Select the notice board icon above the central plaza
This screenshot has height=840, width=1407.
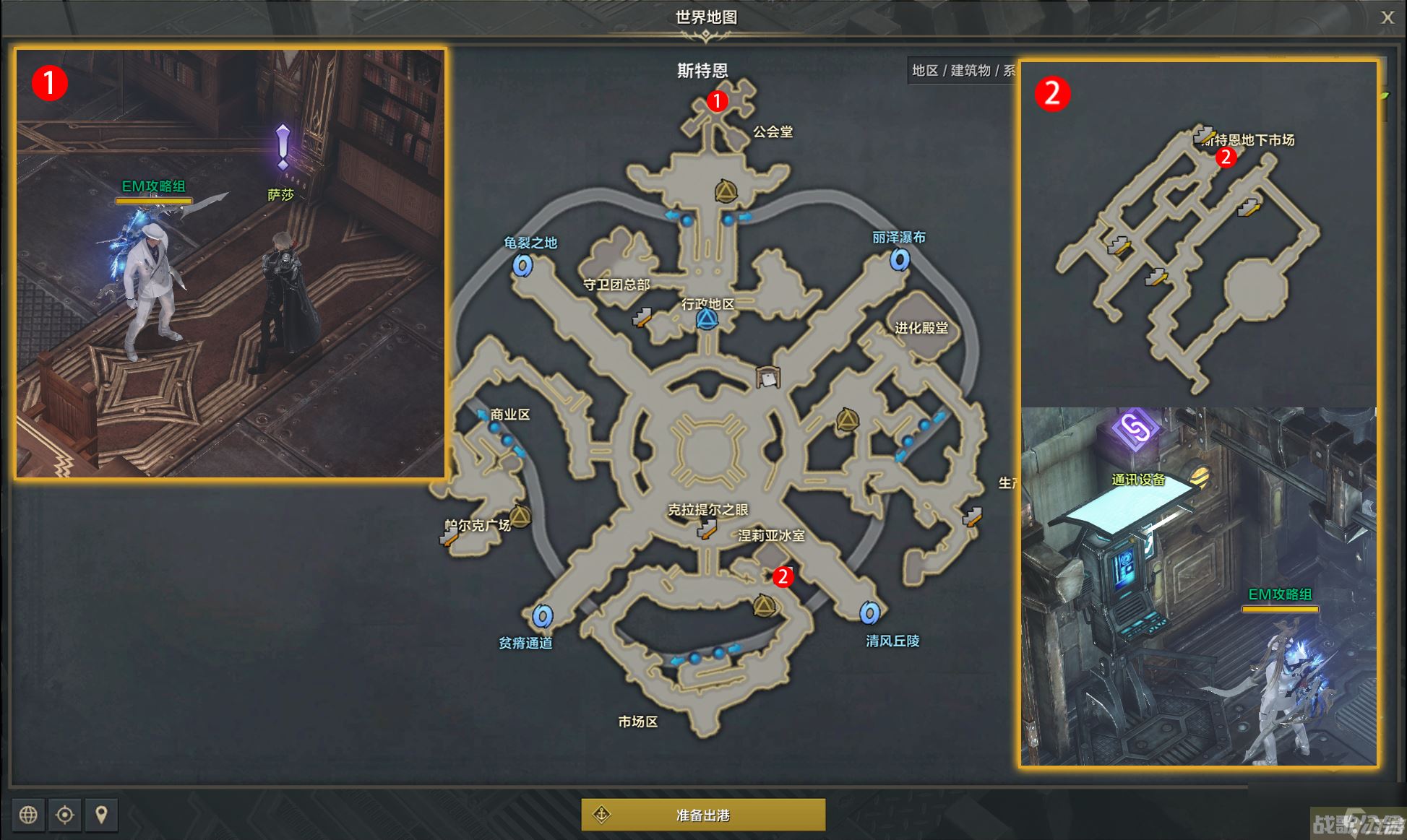[767, 377]
